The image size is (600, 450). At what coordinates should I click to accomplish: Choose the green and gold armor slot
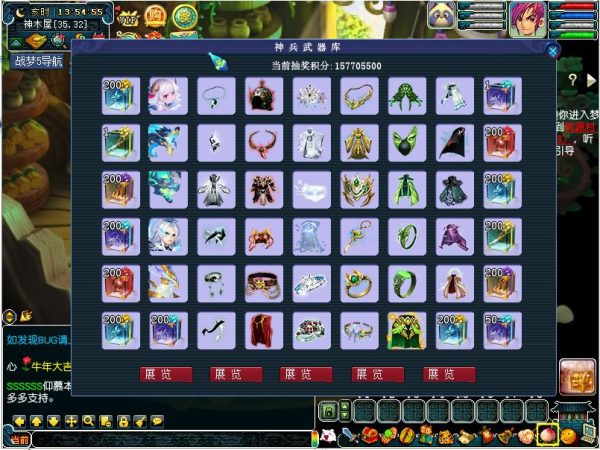coord(406,330)
